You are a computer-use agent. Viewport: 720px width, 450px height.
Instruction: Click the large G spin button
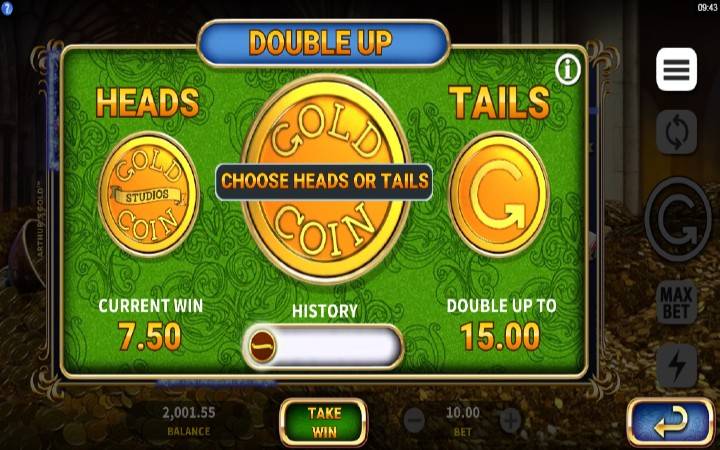coord(676,217)
